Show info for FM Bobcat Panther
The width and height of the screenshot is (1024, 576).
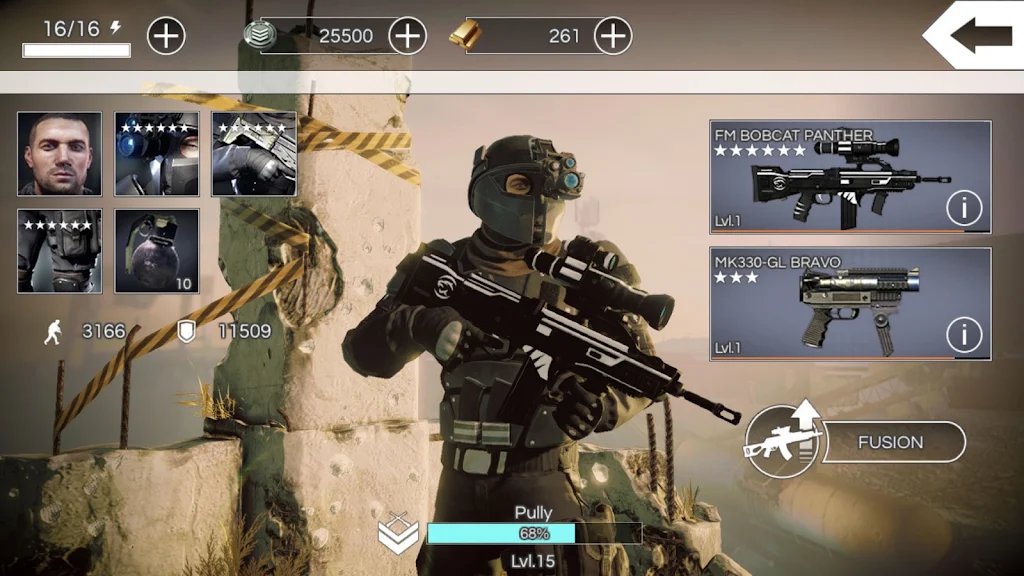point(964,208)
